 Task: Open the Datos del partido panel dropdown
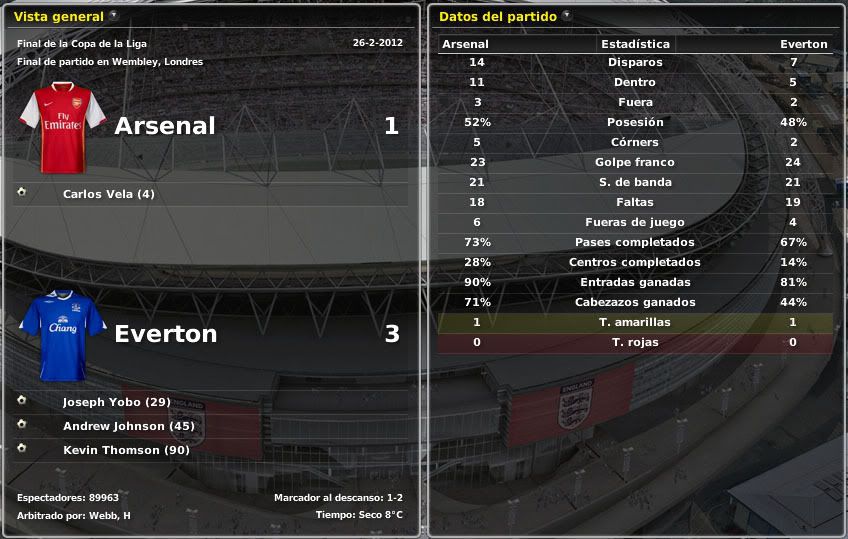[567, 15]
